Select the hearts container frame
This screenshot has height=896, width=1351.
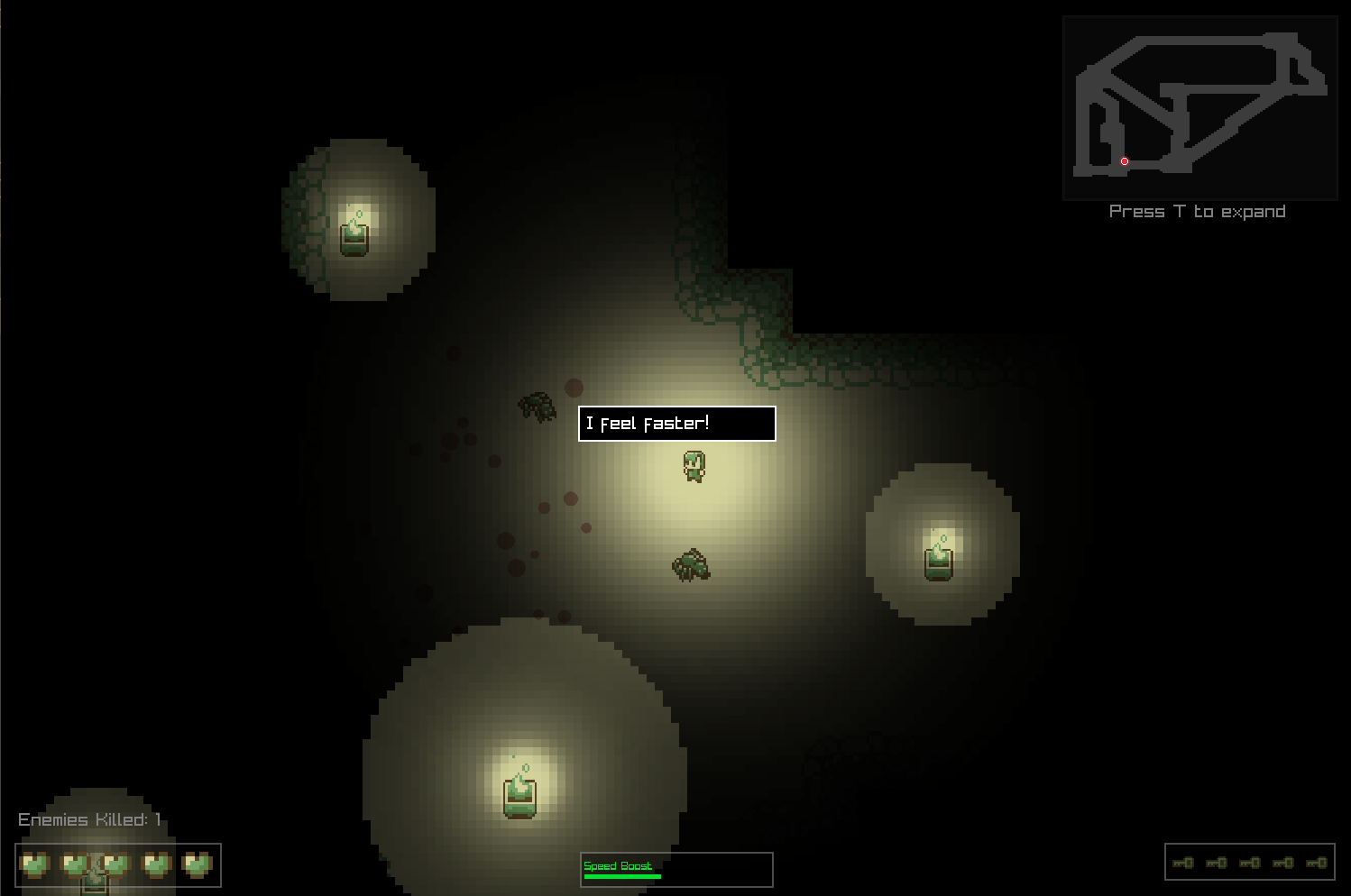point(117,865)
